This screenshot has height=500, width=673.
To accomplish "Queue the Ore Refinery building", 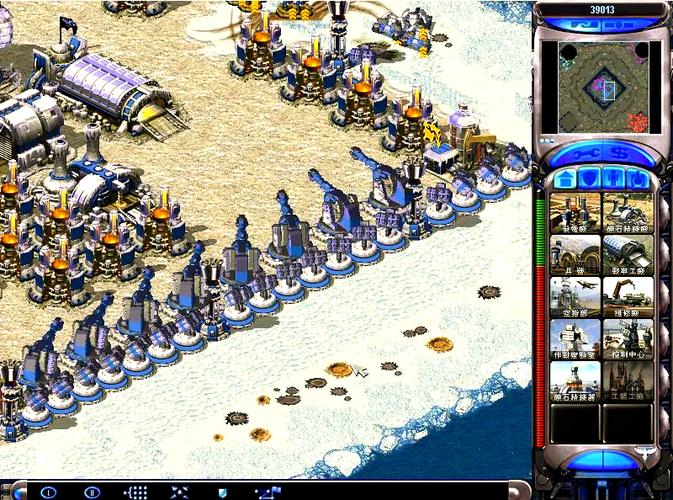I will [x=628, y=213].
